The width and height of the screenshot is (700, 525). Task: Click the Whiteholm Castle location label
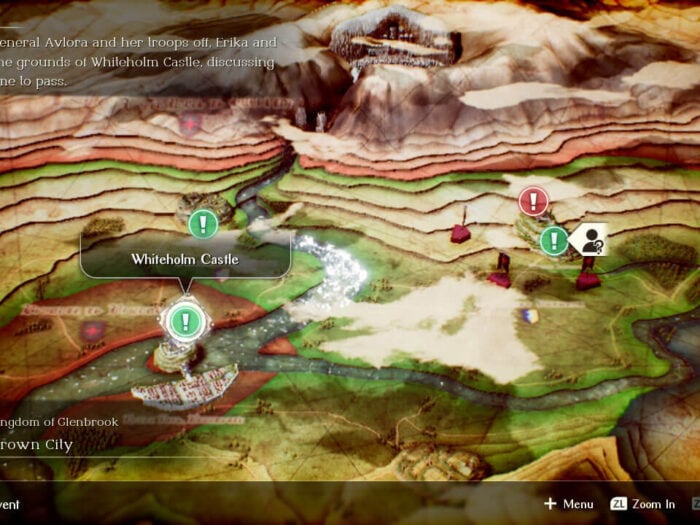(185, 259)
